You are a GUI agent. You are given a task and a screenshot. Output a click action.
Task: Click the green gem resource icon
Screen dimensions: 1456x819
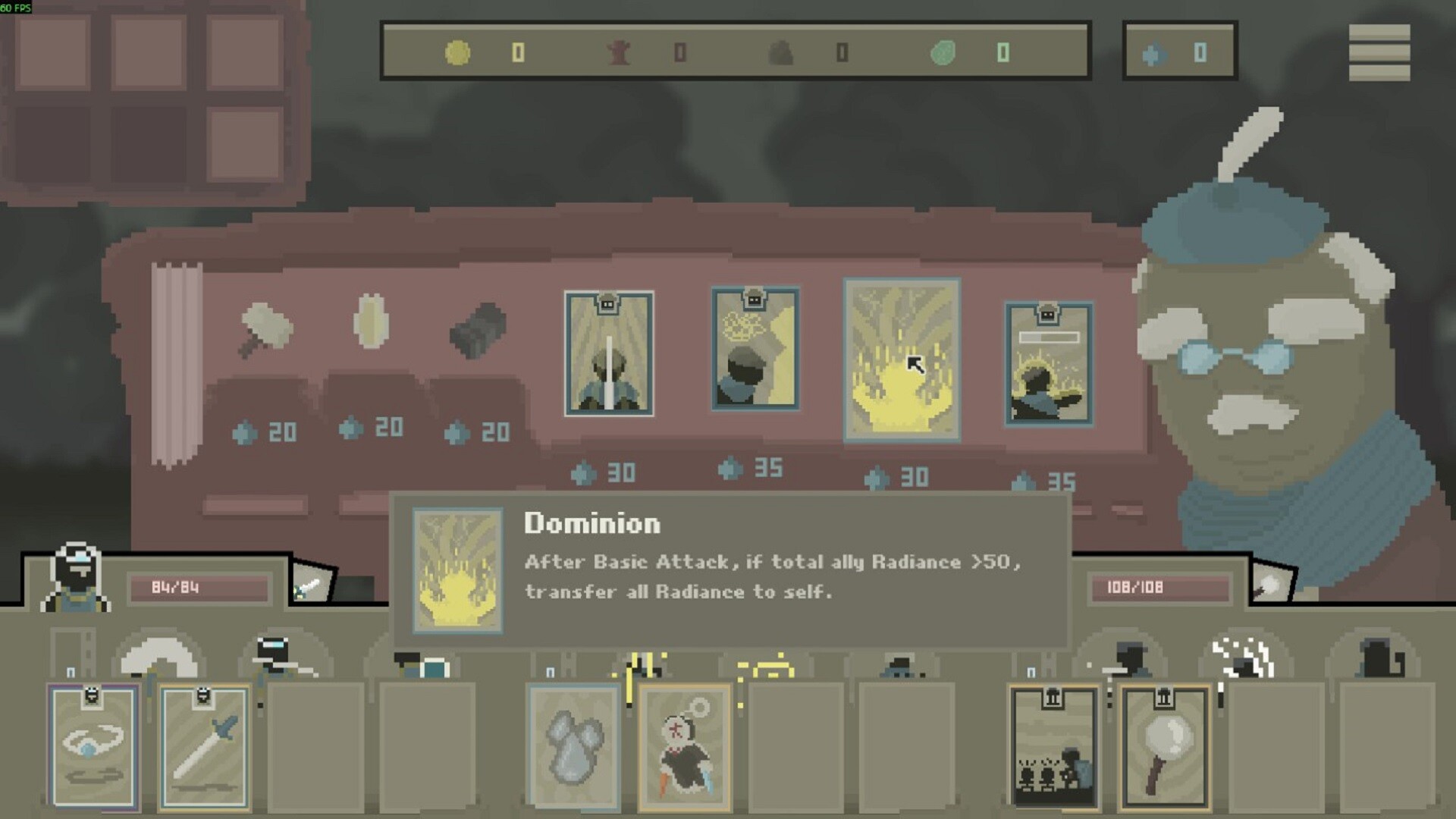(x=946, y=52)
